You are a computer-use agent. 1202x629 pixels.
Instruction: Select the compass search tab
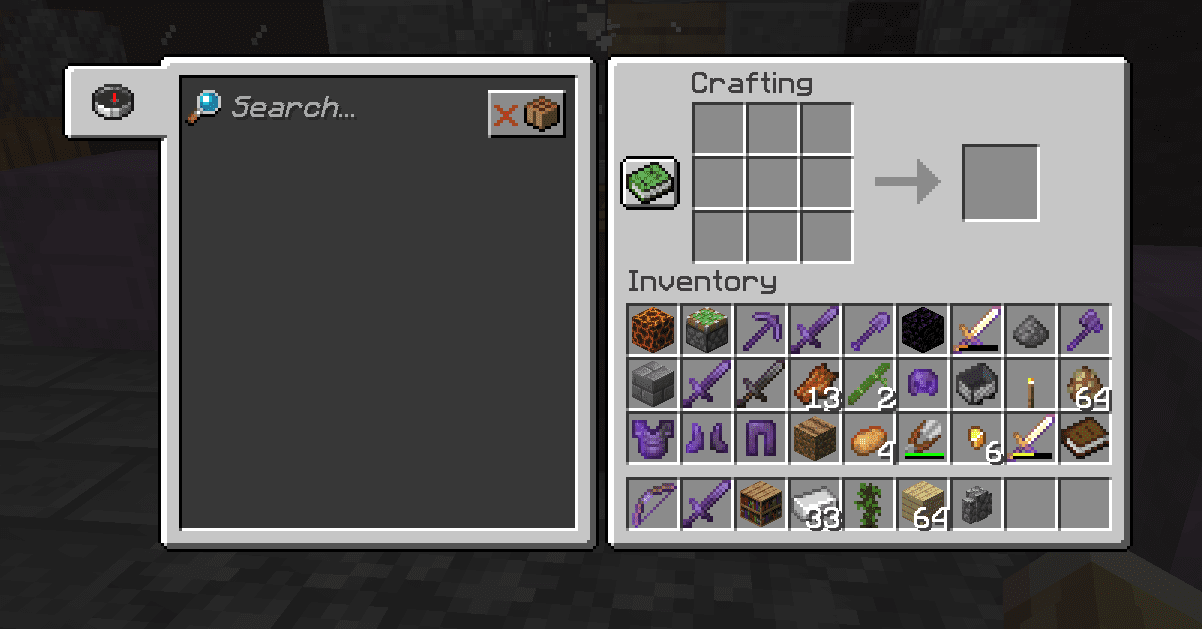click(x=113, y=101)
